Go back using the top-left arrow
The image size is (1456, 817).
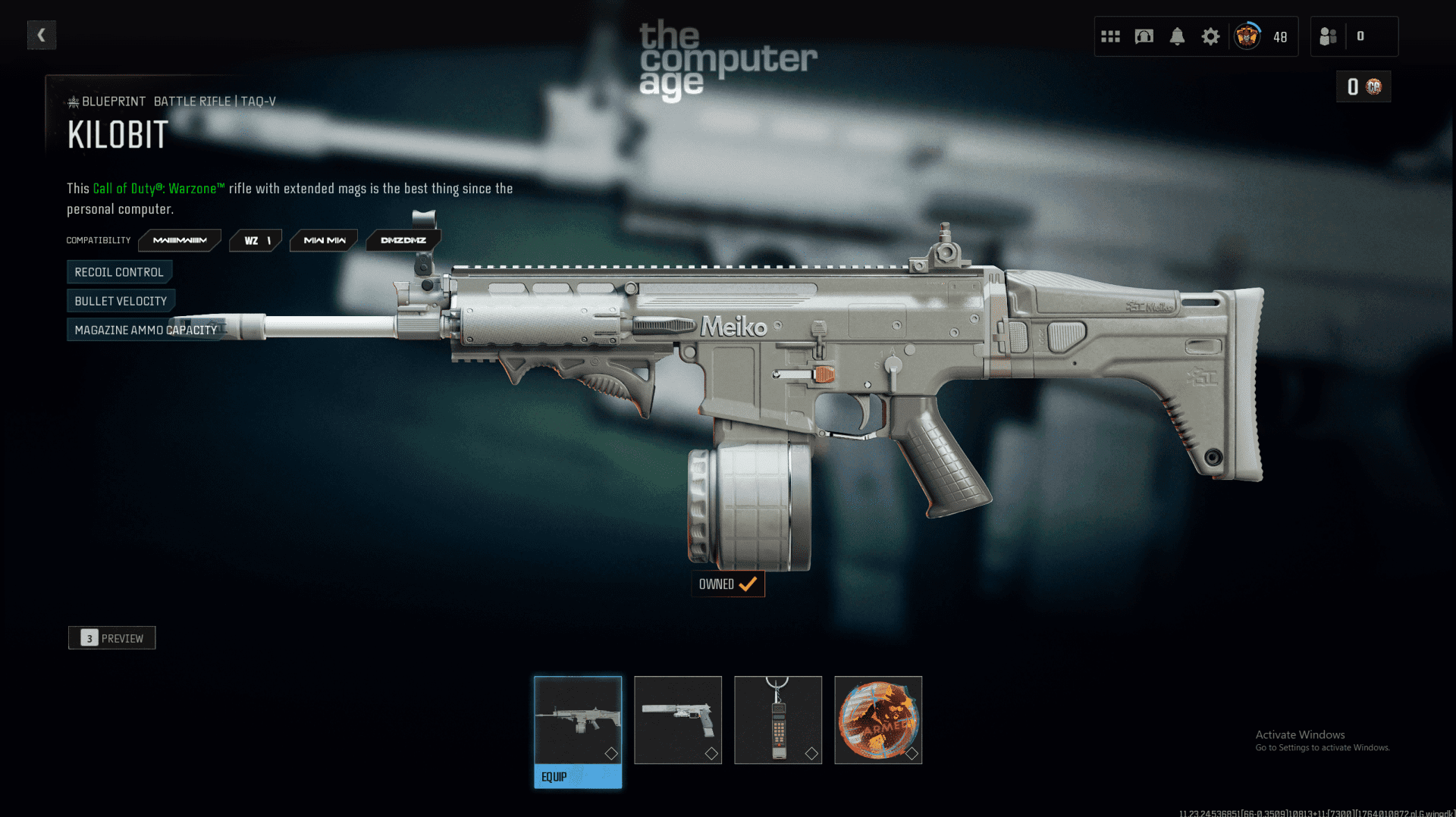[42, 35]
